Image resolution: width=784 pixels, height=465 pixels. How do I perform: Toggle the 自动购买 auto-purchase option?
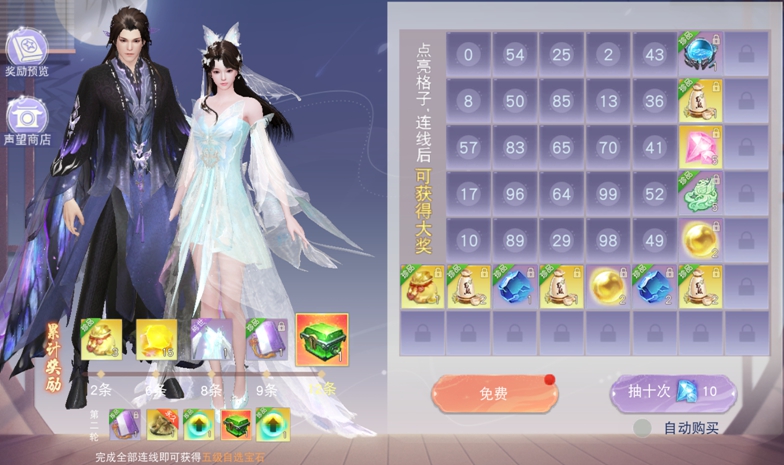pyautogui.click(x=644, y=428)
